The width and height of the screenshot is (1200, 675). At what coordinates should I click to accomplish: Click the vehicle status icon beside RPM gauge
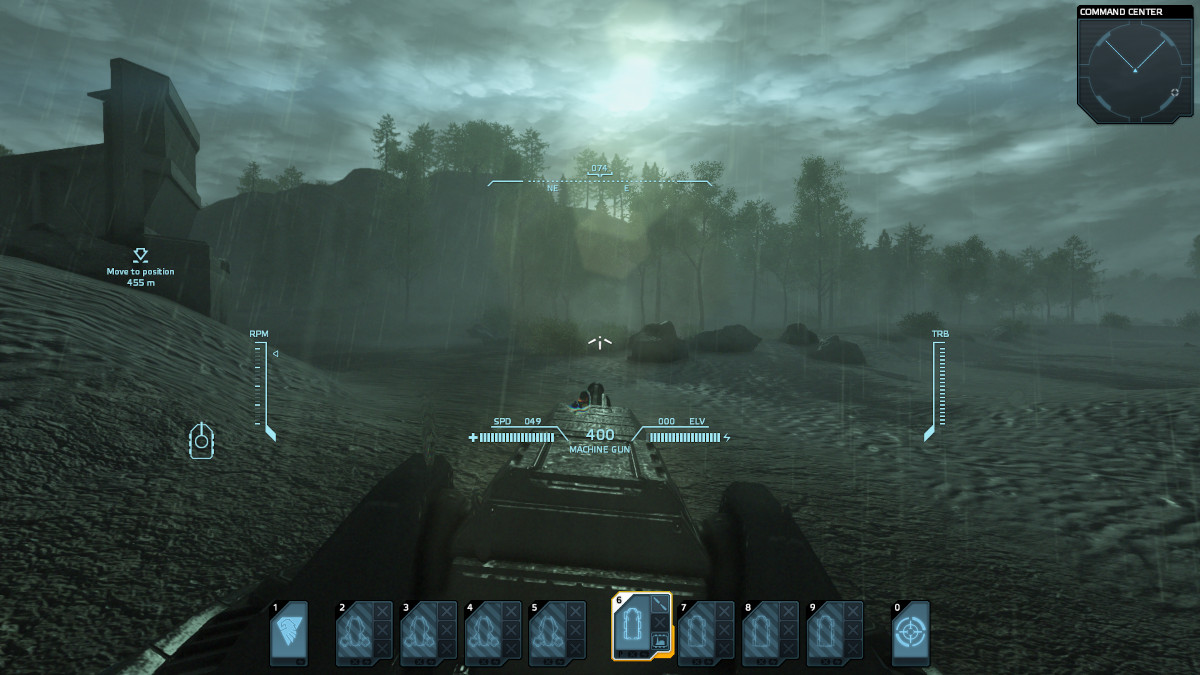[202, 441]
